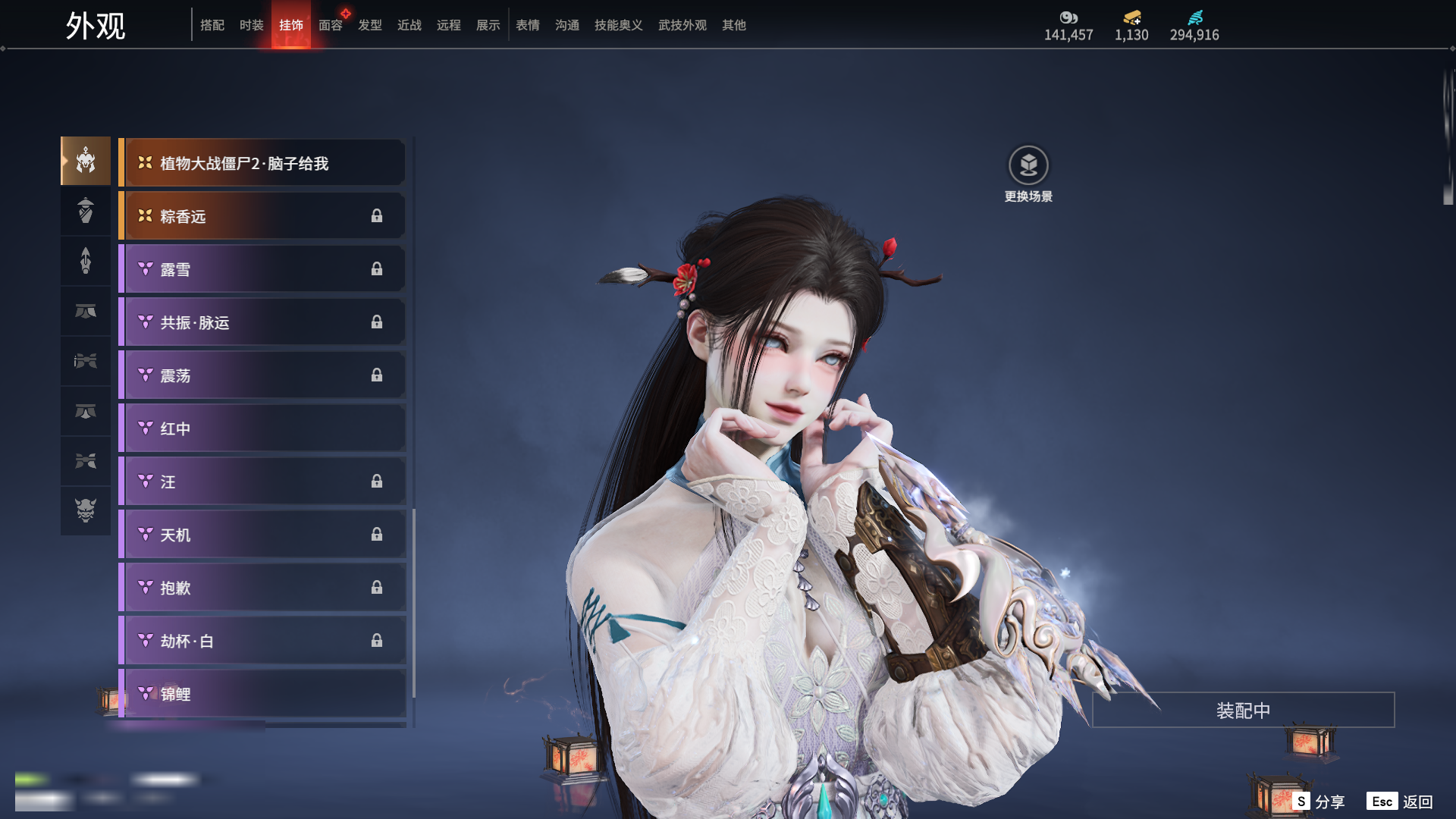Click the 装配中 equip button

[x=1243, y=710]
